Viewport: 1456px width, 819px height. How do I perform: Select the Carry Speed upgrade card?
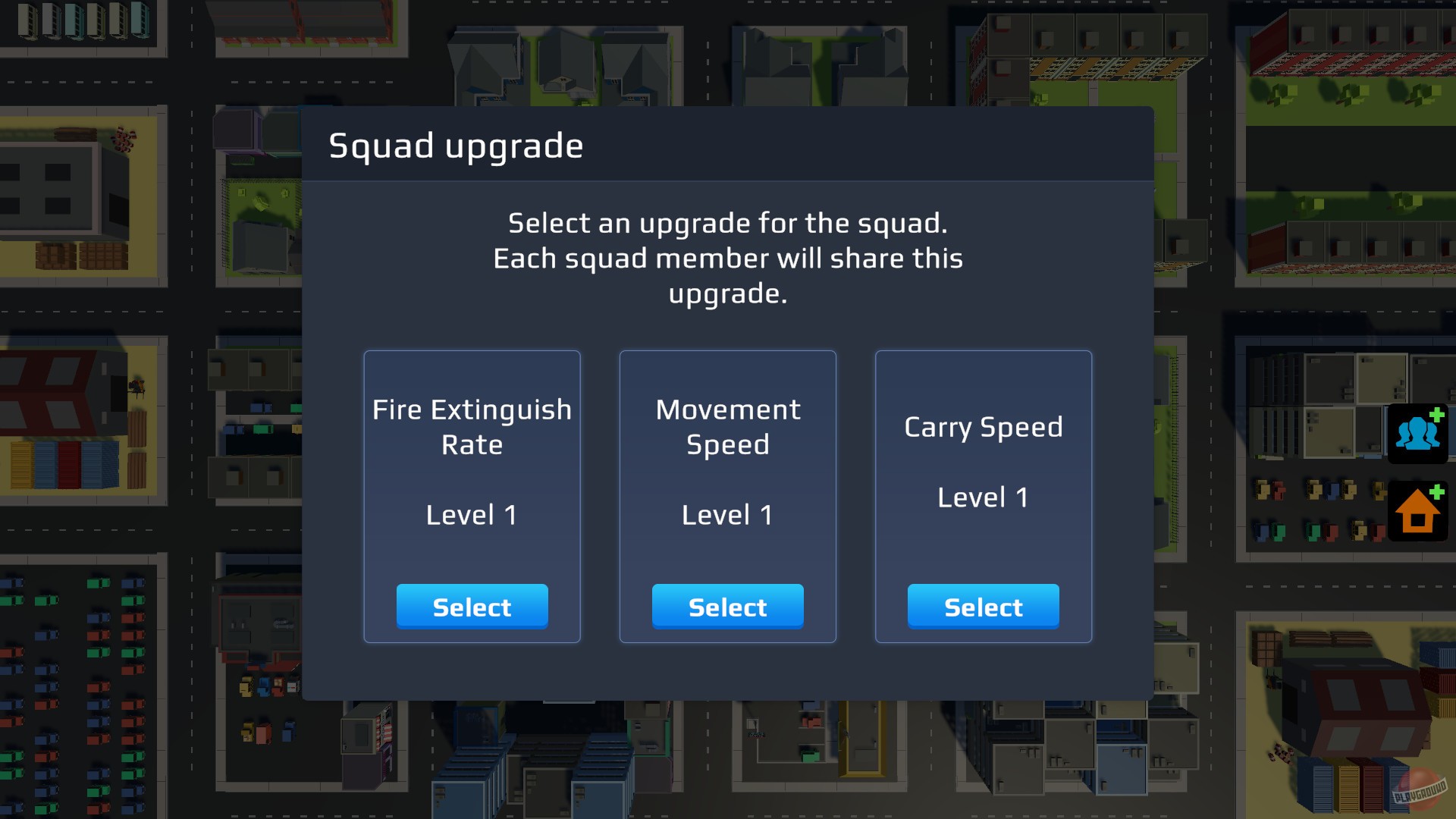[983, 606]
